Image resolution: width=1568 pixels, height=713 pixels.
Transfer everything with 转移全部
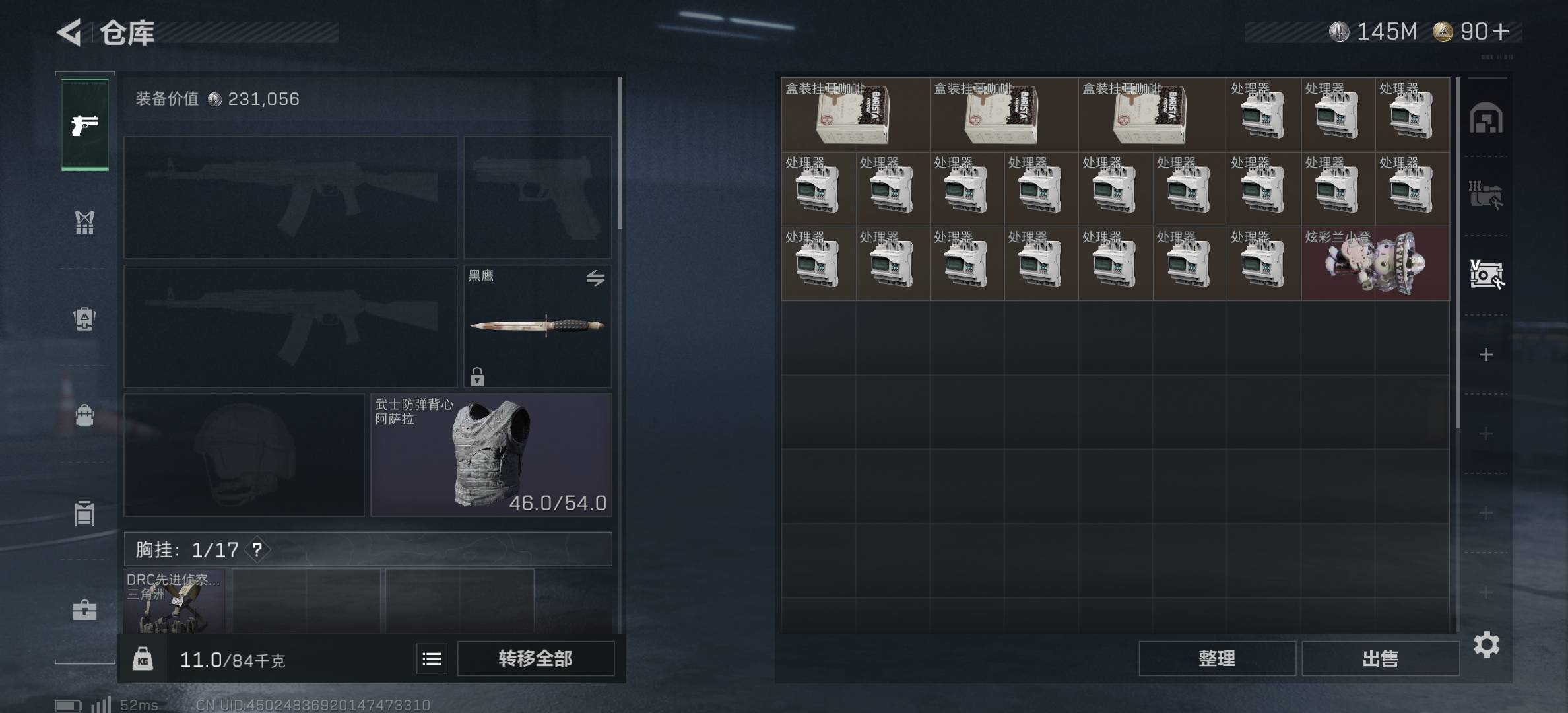click(535, 658)
